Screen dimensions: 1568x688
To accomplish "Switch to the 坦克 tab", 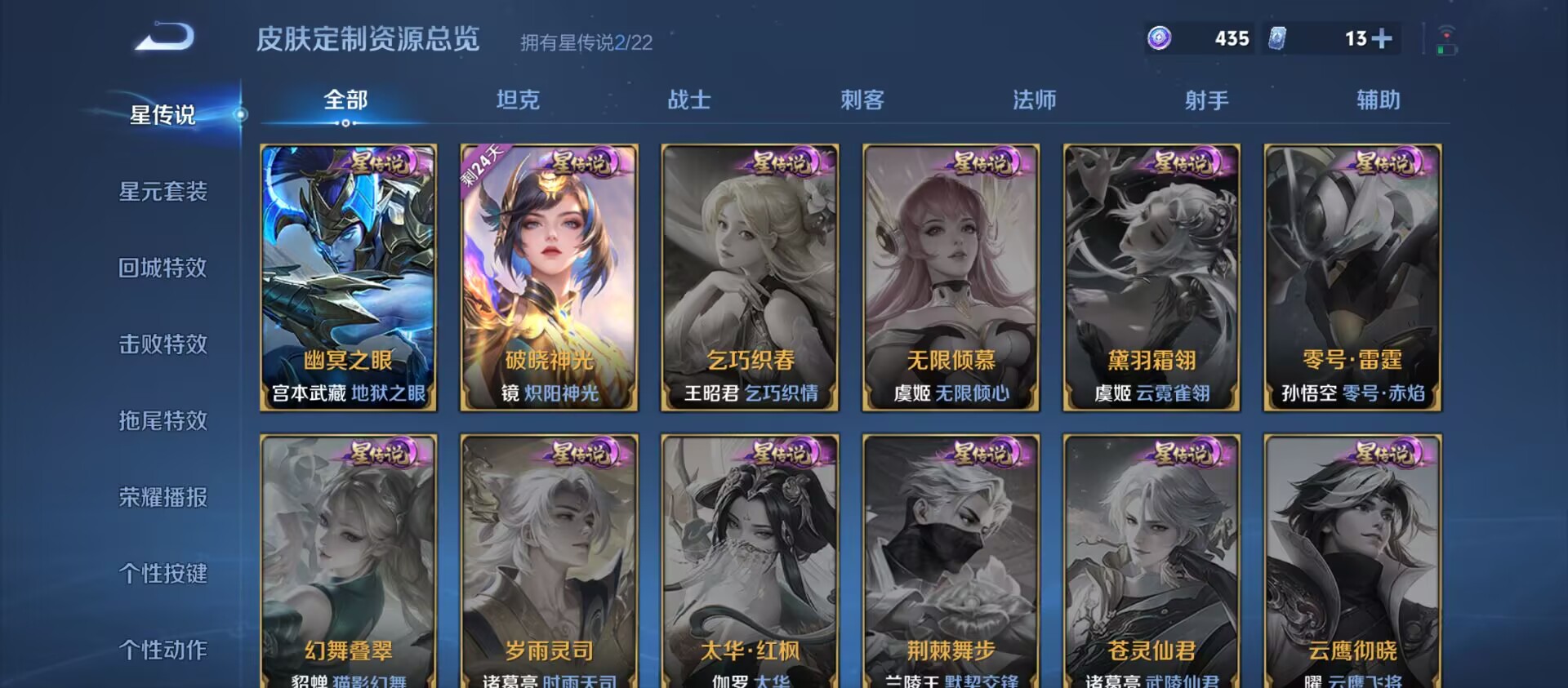I will 517,100.
